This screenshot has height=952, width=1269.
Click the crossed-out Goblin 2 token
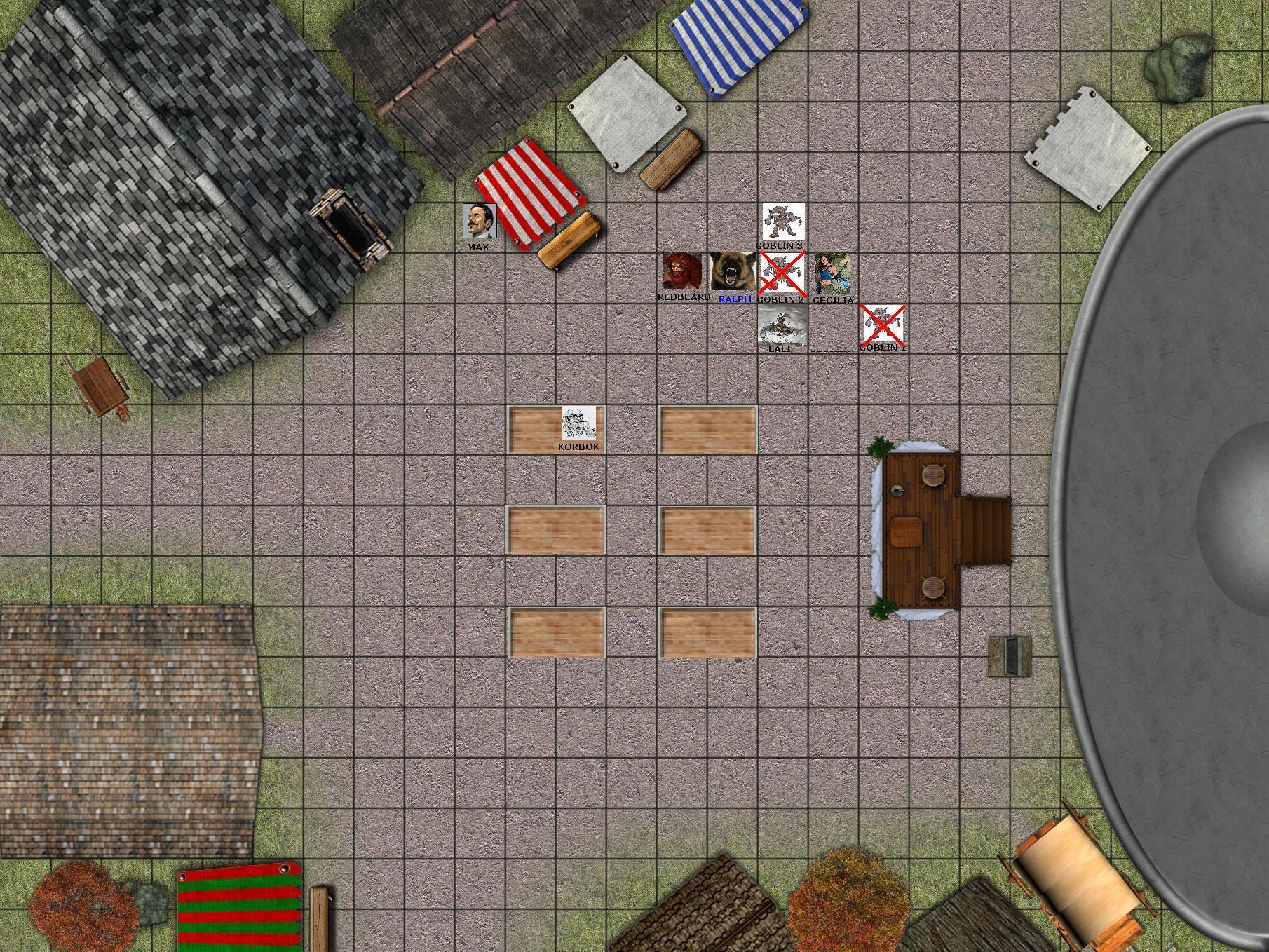(x=783, y=273)
